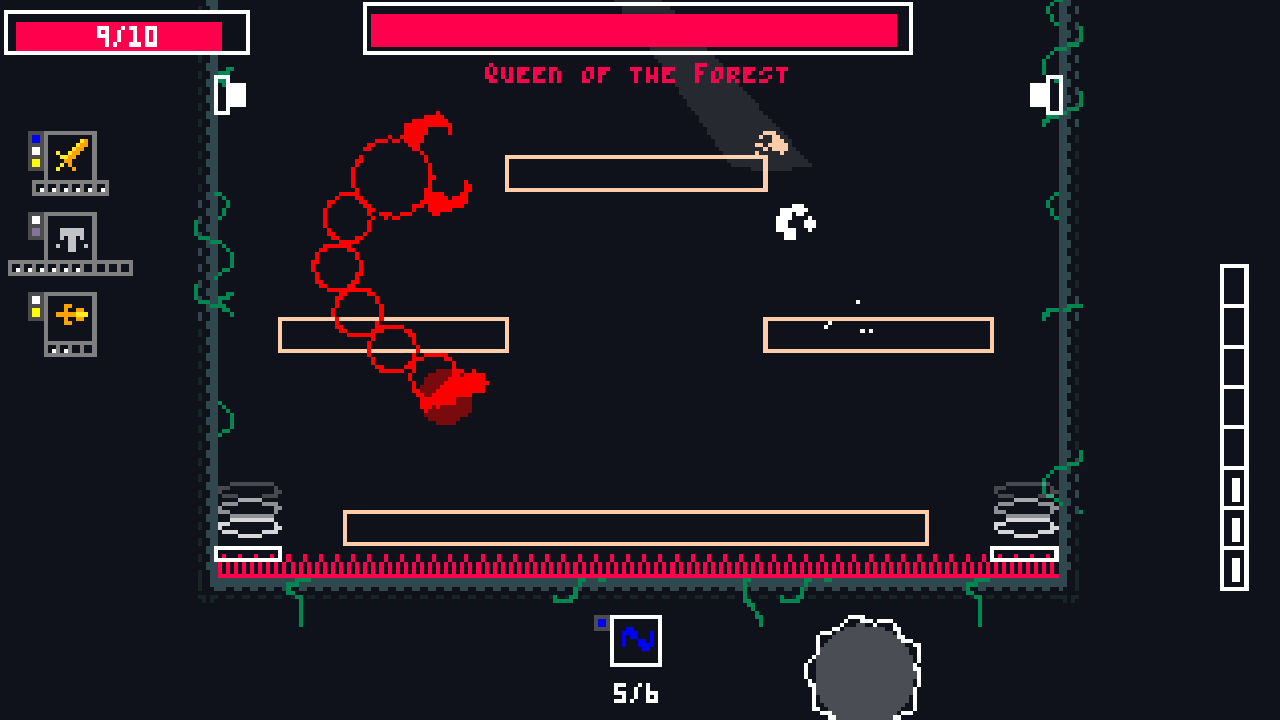Viewport: 1280px width, 720px height.
Task: Select the sword ability icon
Action: coord(68,160)
